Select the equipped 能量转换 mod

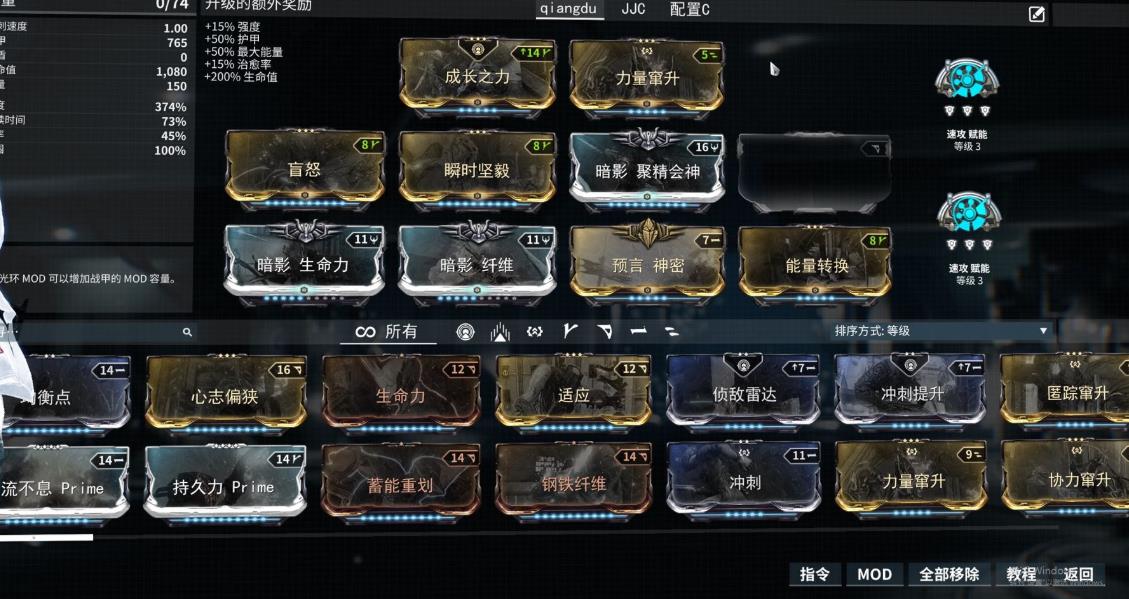[x=816, y=263]
